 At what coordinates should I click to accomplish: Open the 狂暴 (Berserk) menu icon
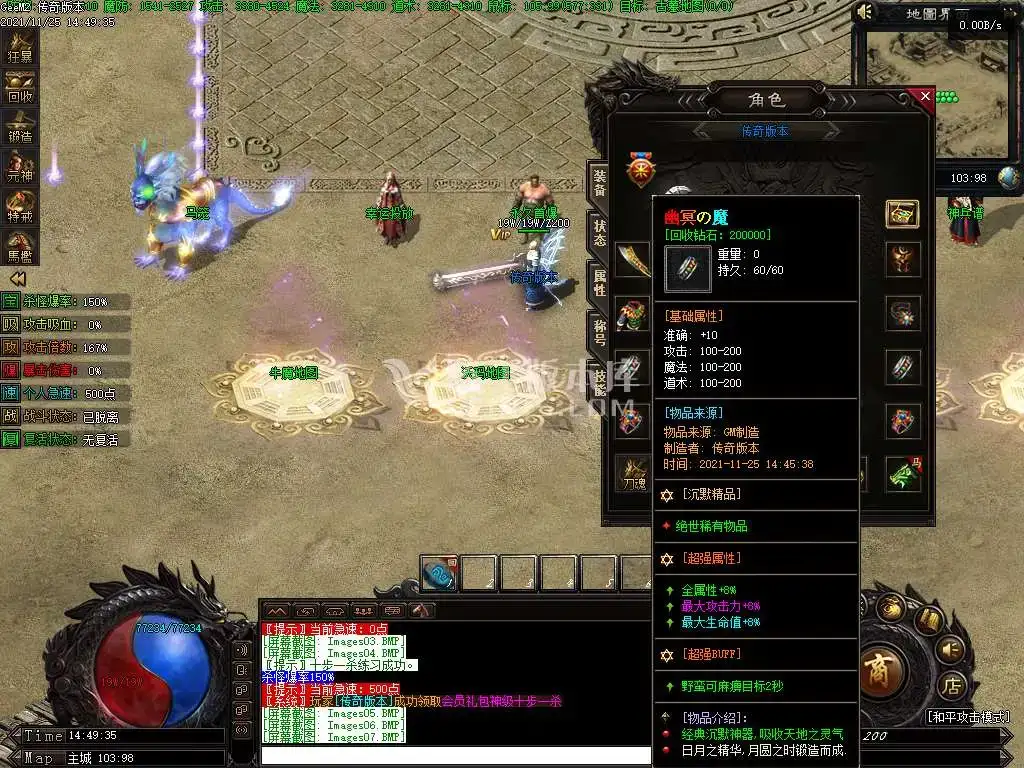pos(20,48)
